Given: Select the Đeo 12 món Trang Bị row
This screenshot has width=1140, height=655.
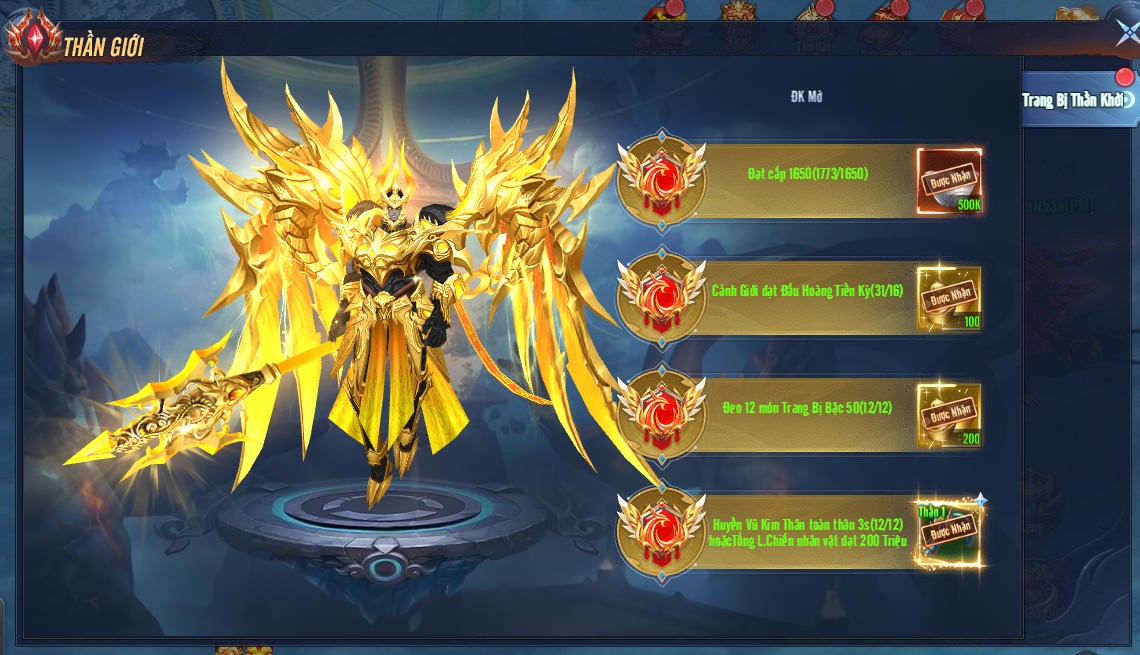Looking at the screenshot, I should pyautogui.click(x=806, y=408).
